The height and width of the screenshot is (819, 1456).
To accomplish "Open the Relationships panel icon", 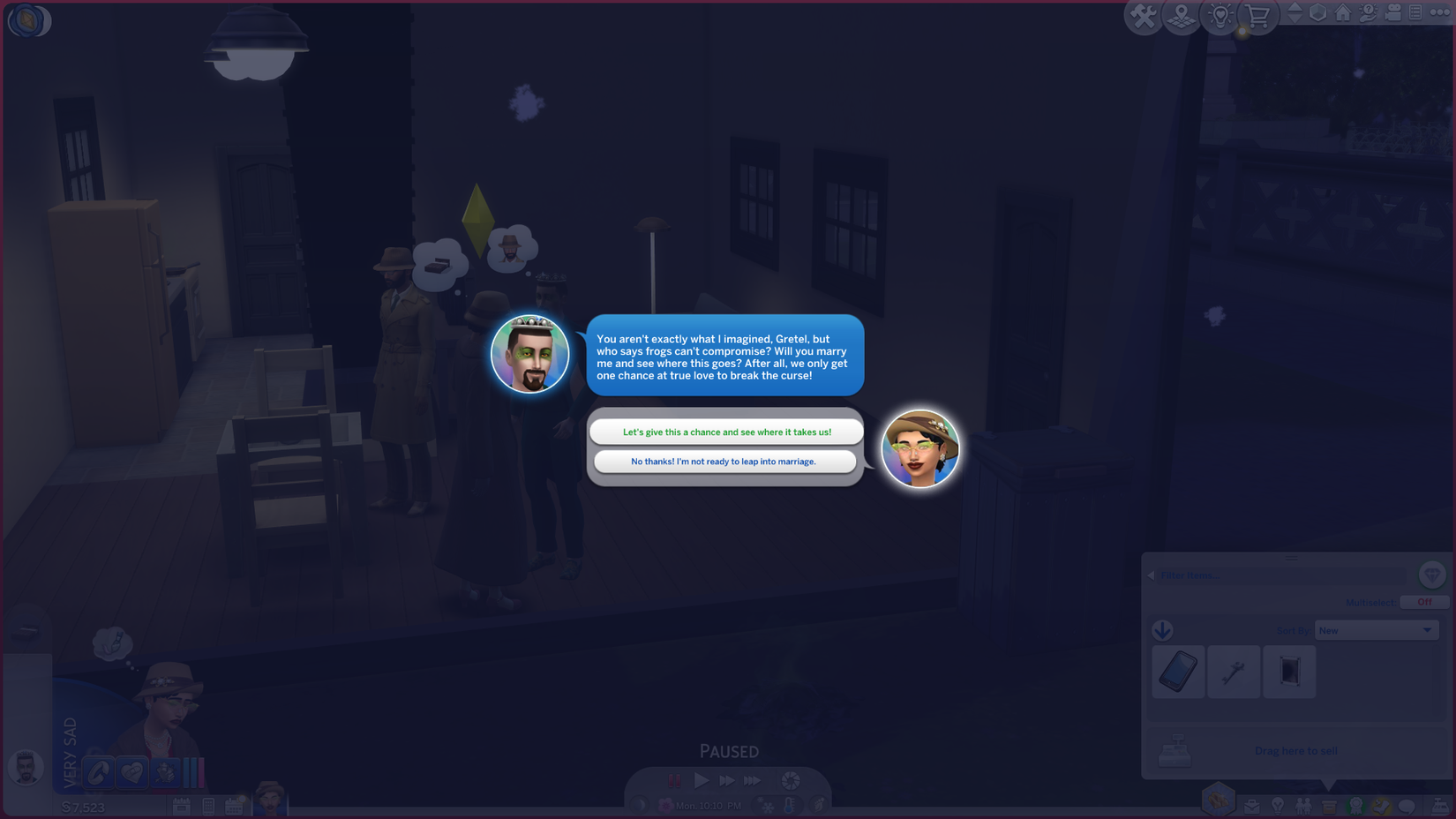I will 1302,804.
